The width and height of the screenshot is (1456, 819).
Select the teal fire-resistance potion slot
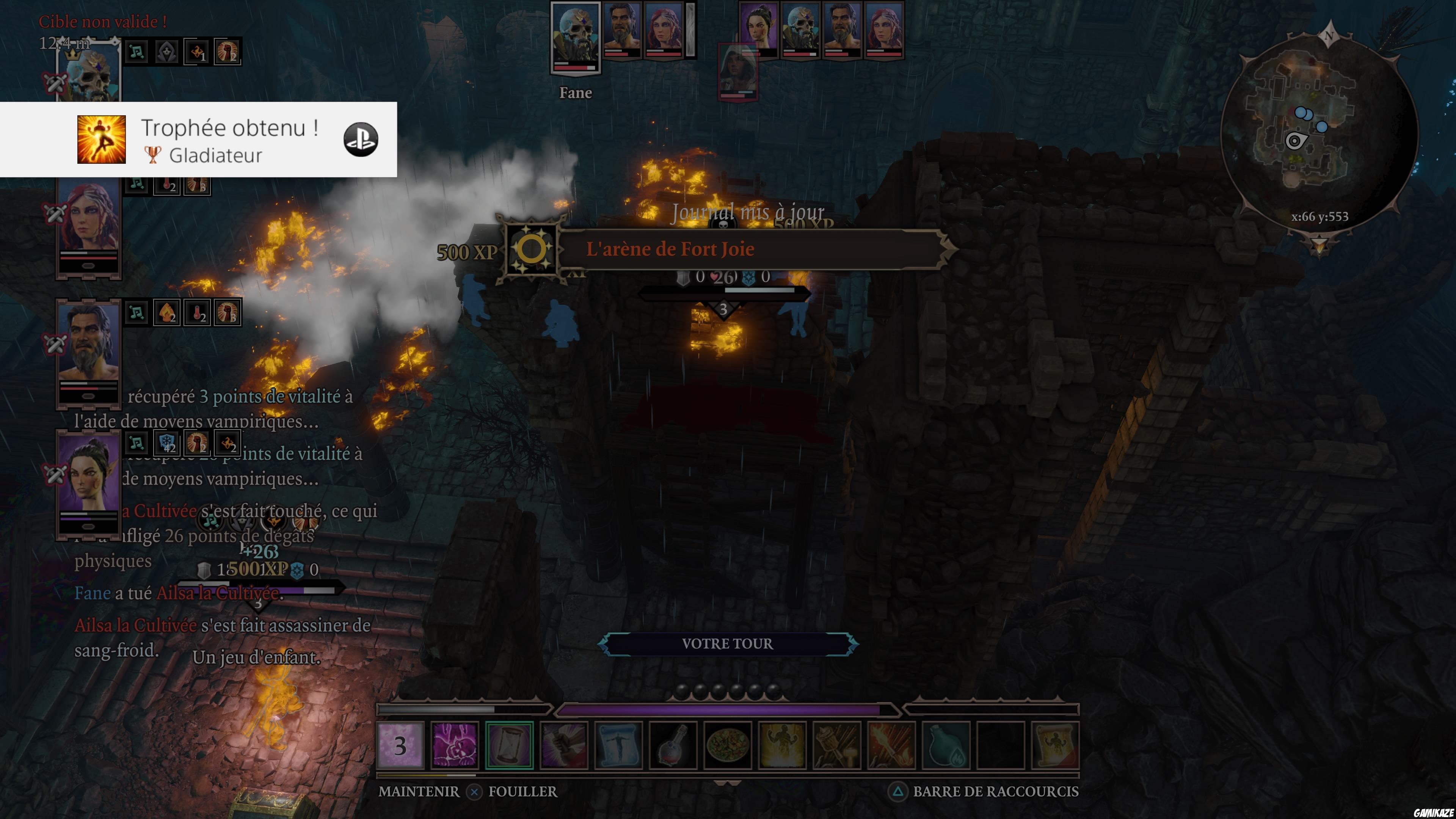[x=946, y=745]
